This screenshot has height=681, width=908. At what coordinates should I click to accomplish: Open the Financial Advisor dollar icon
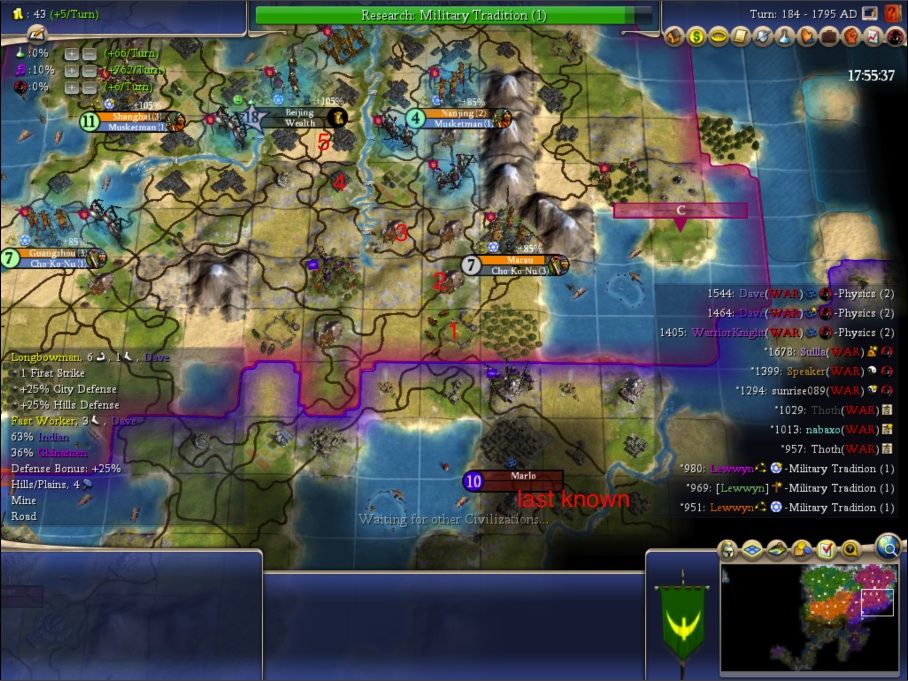pos(697,37)
